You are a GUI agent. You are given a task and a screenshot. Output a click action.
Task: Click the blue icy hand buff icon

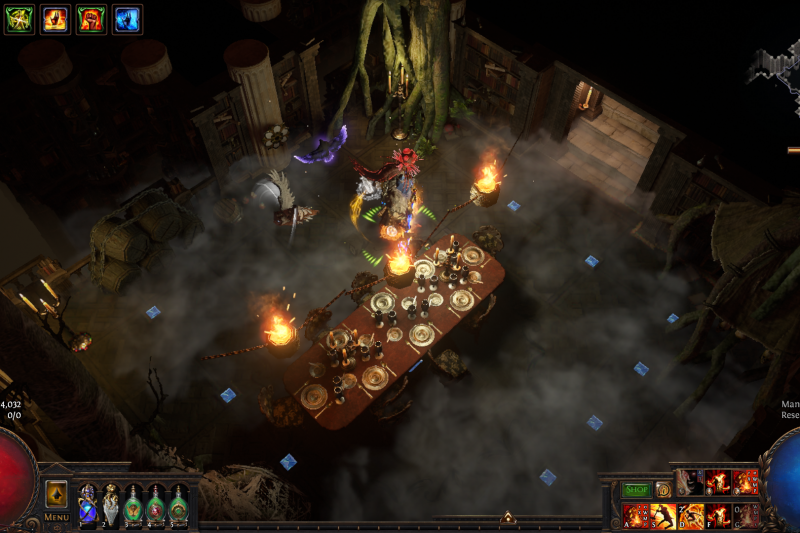click(127, 19)
